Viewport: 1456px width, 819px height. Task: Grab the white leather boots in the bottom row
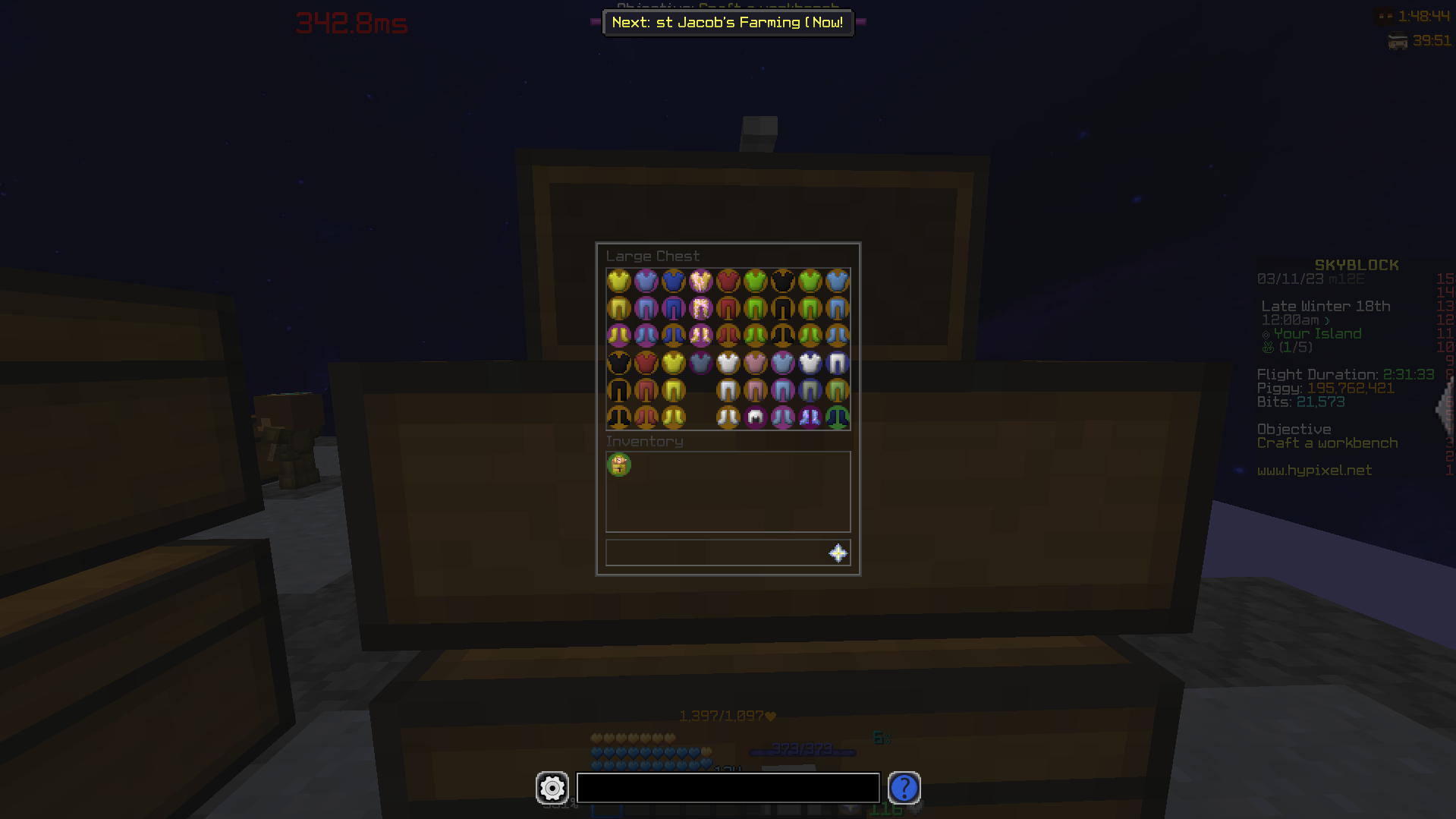point(728,417)
